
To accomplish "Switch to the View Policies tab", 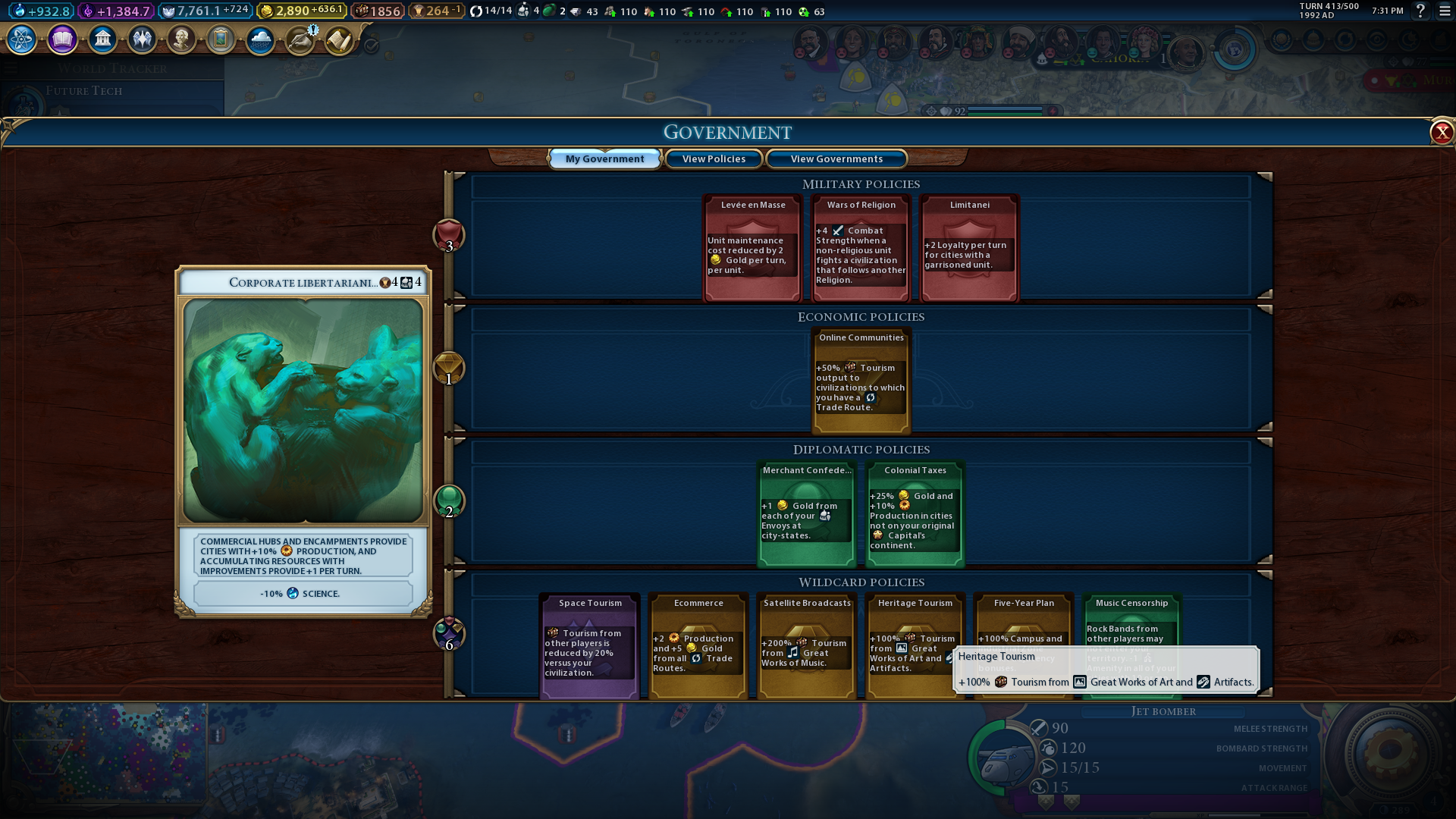I will (x=714, y=158).
